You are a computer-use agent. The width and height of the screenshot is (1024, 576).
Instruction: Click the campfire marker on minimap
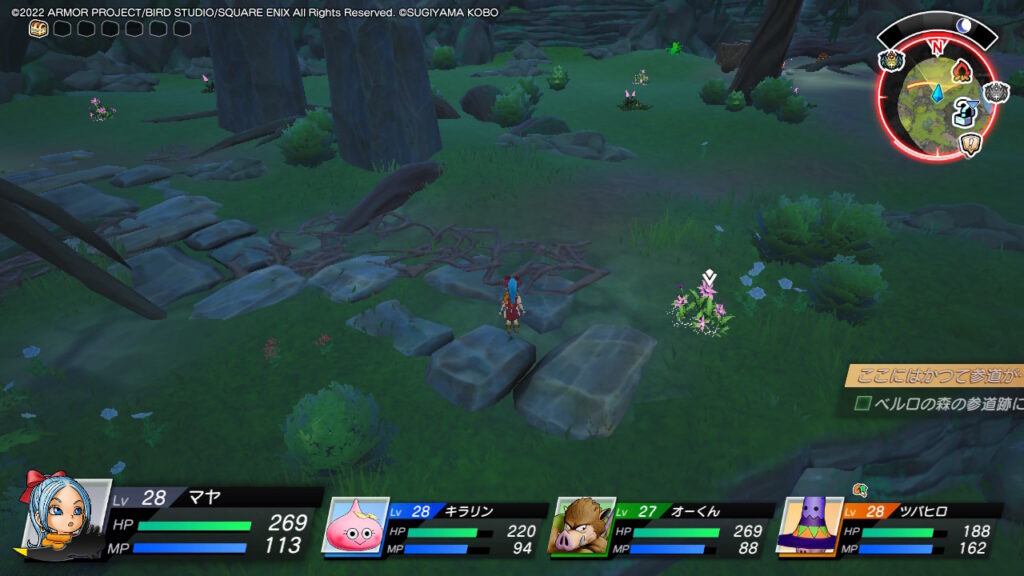pos(962,71)
